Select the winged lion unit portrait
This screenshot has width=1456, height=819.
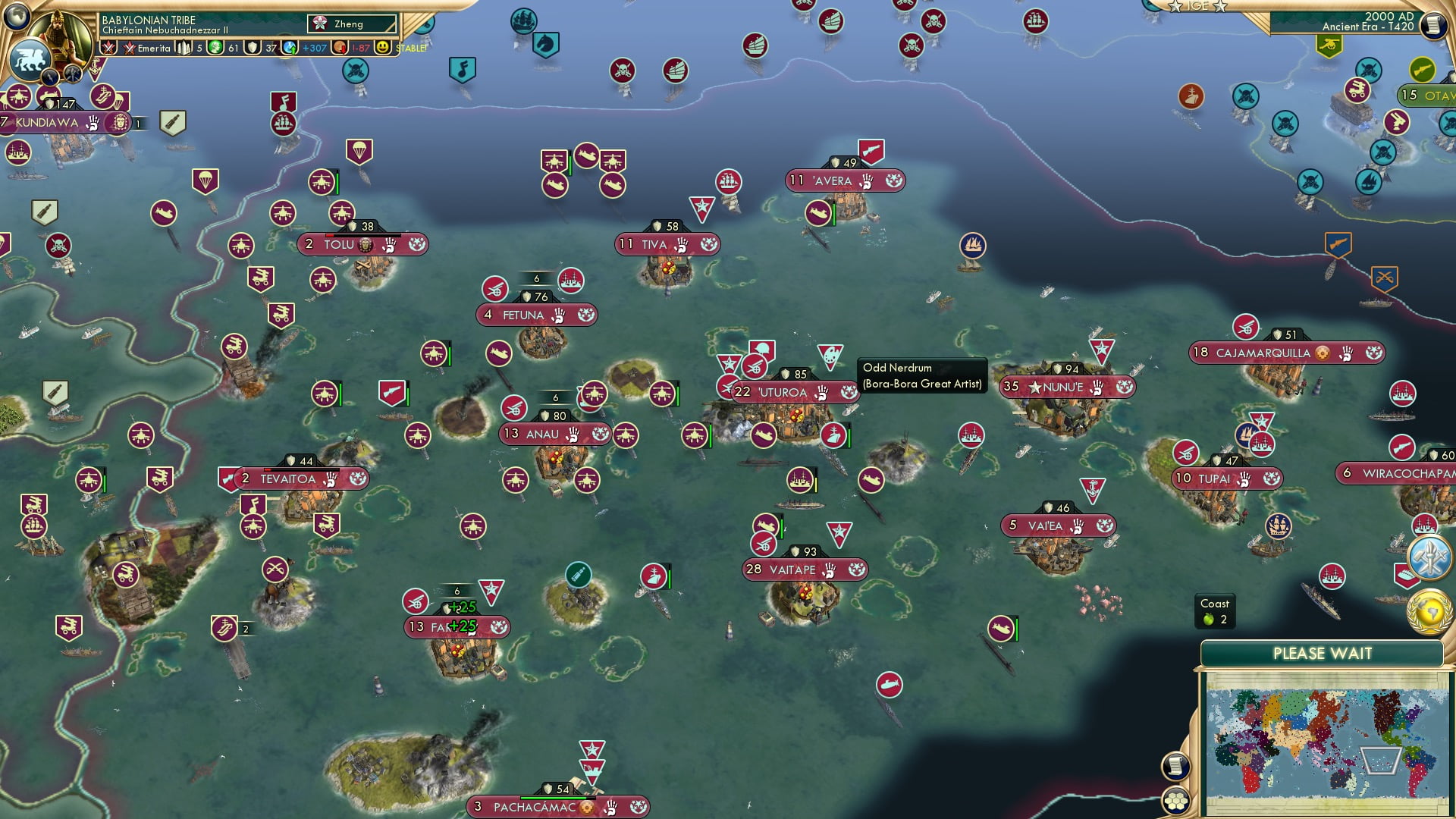(x=29, y=61)
